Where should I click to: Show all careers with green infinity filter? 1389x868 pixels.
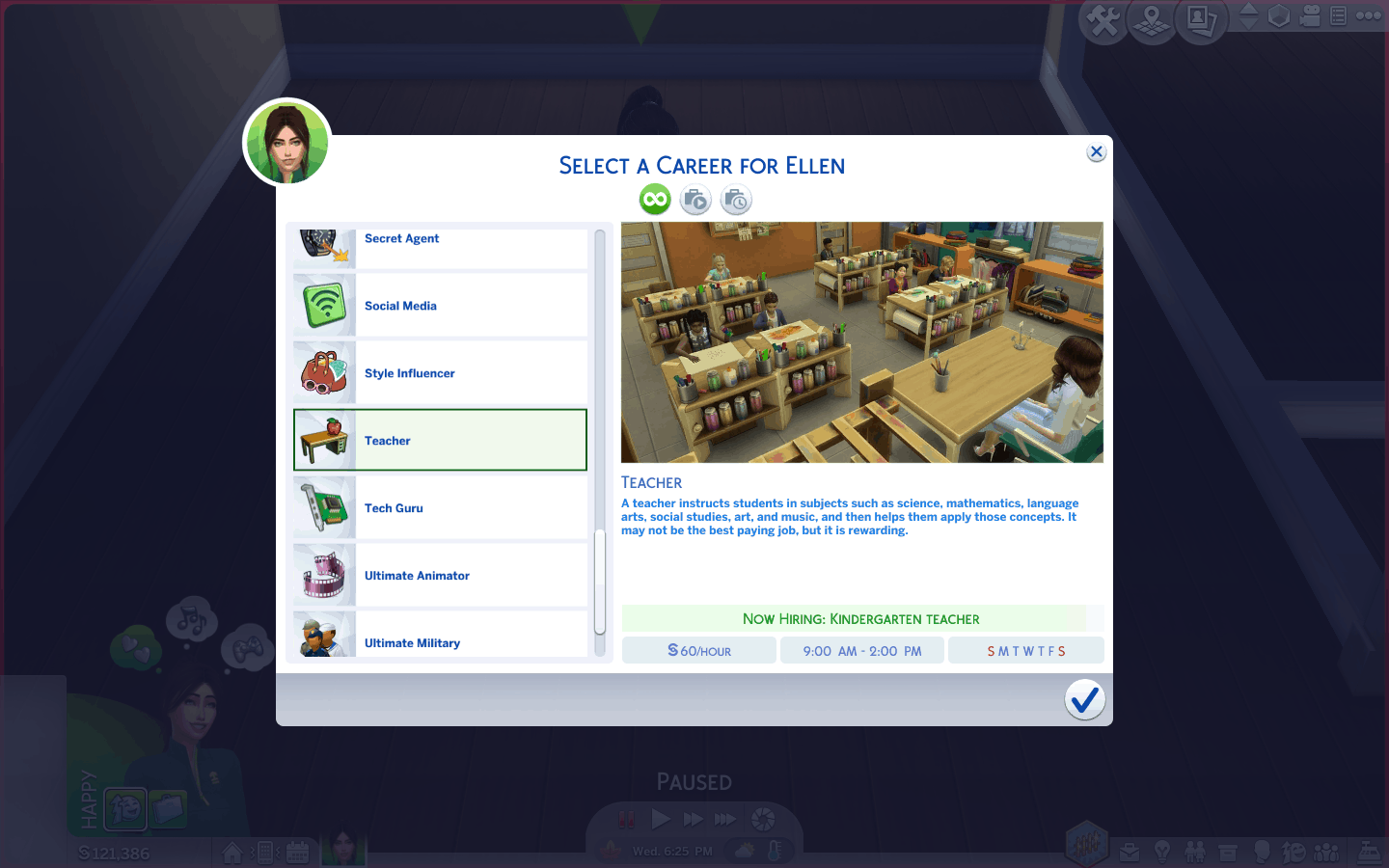tap(655, 200)
